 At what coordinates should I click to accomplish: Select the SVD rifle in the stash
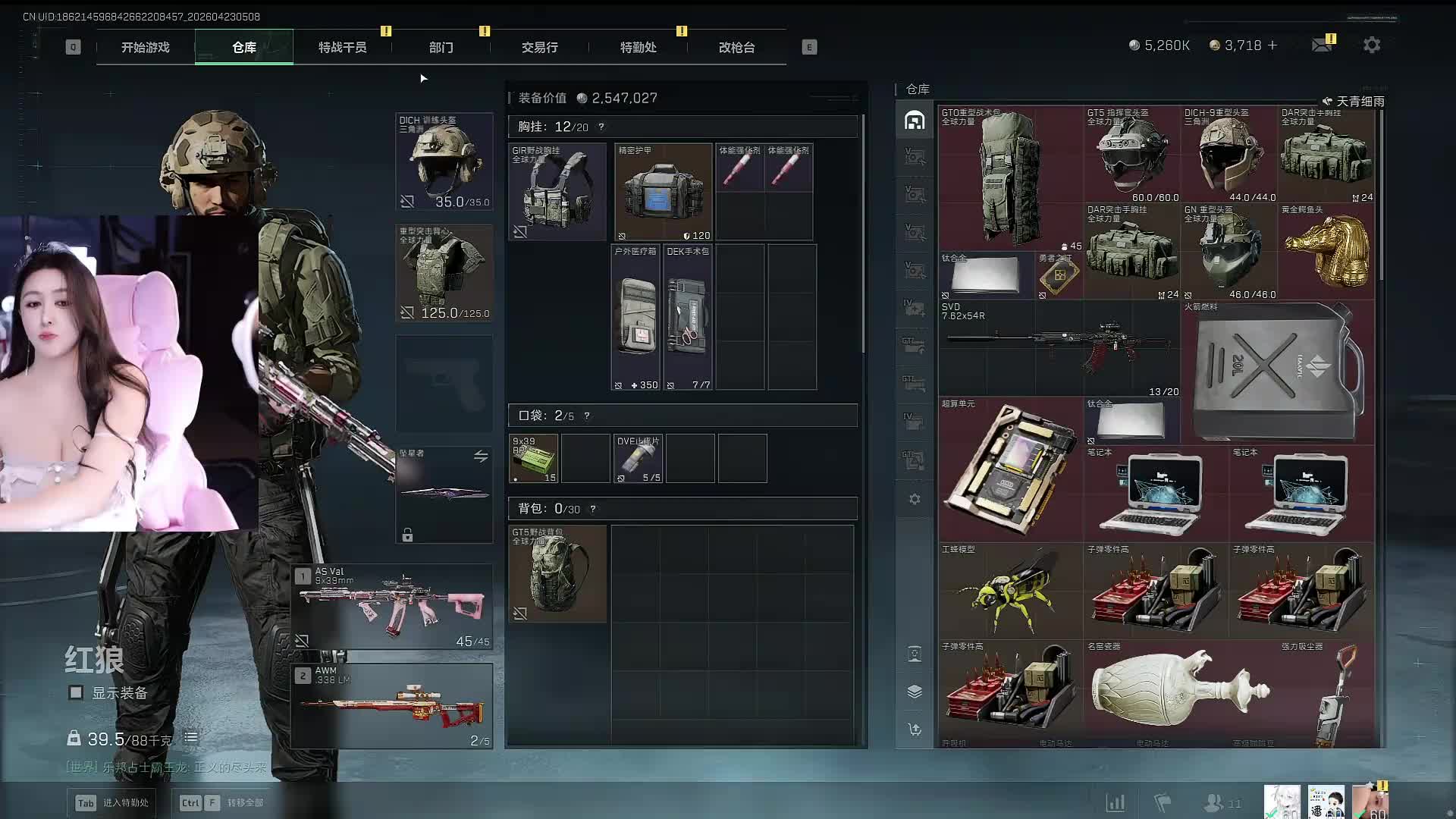tap(1059, 348)
